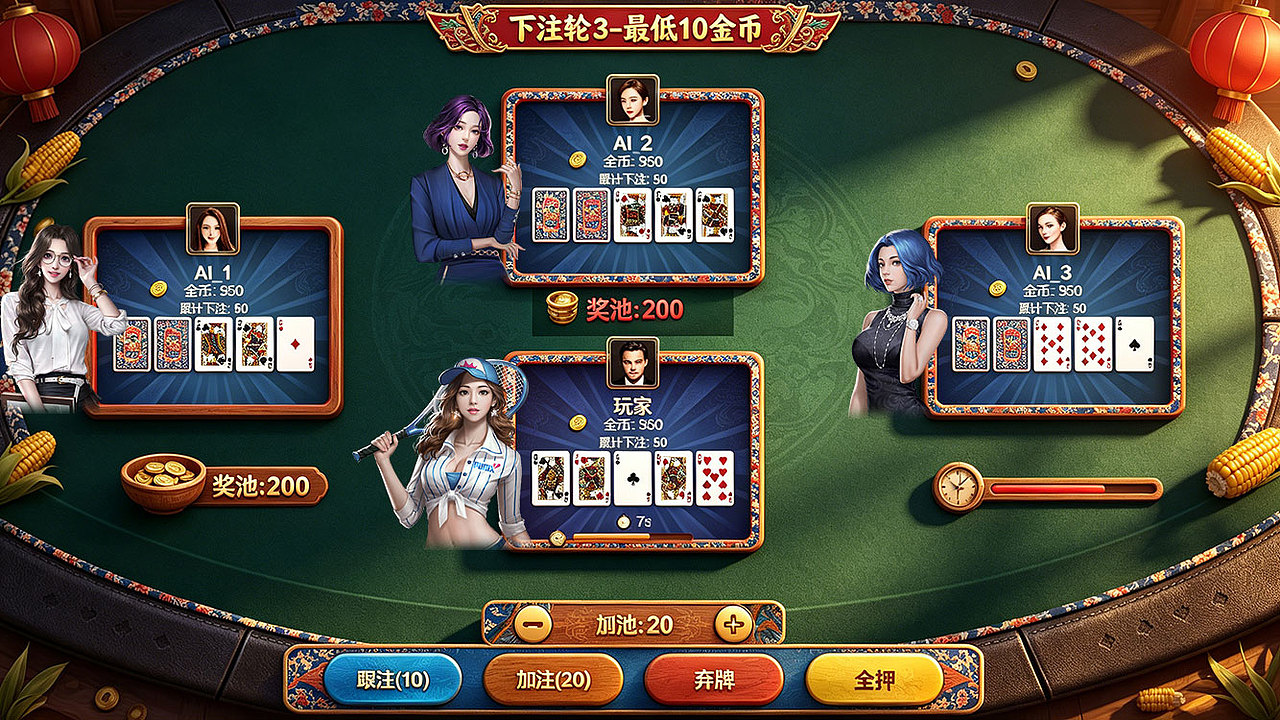
Task: Open the AI_1 player avatar
Action: coord(212,230)
